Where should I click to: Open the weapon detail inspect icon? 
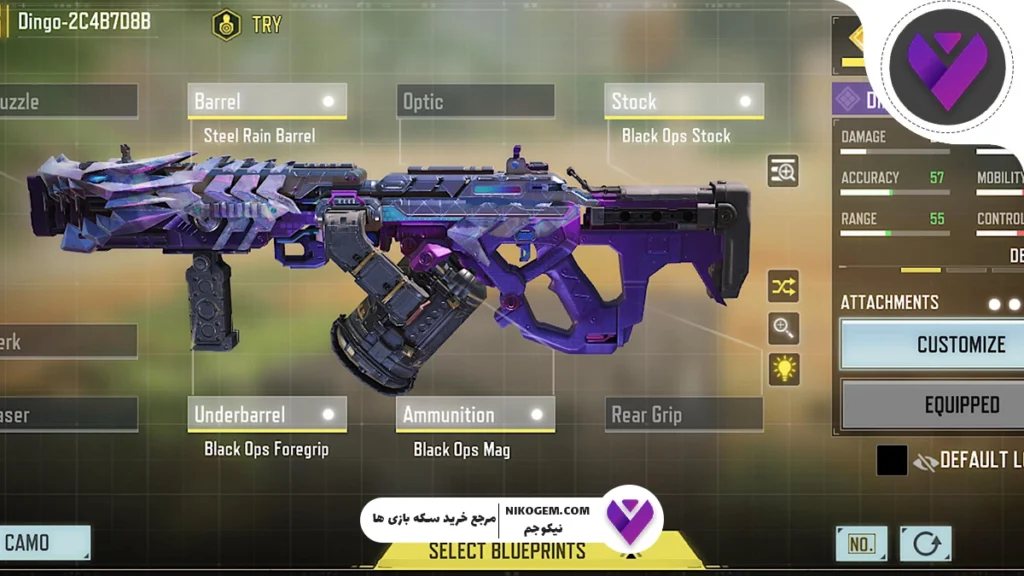pos(783,171)
